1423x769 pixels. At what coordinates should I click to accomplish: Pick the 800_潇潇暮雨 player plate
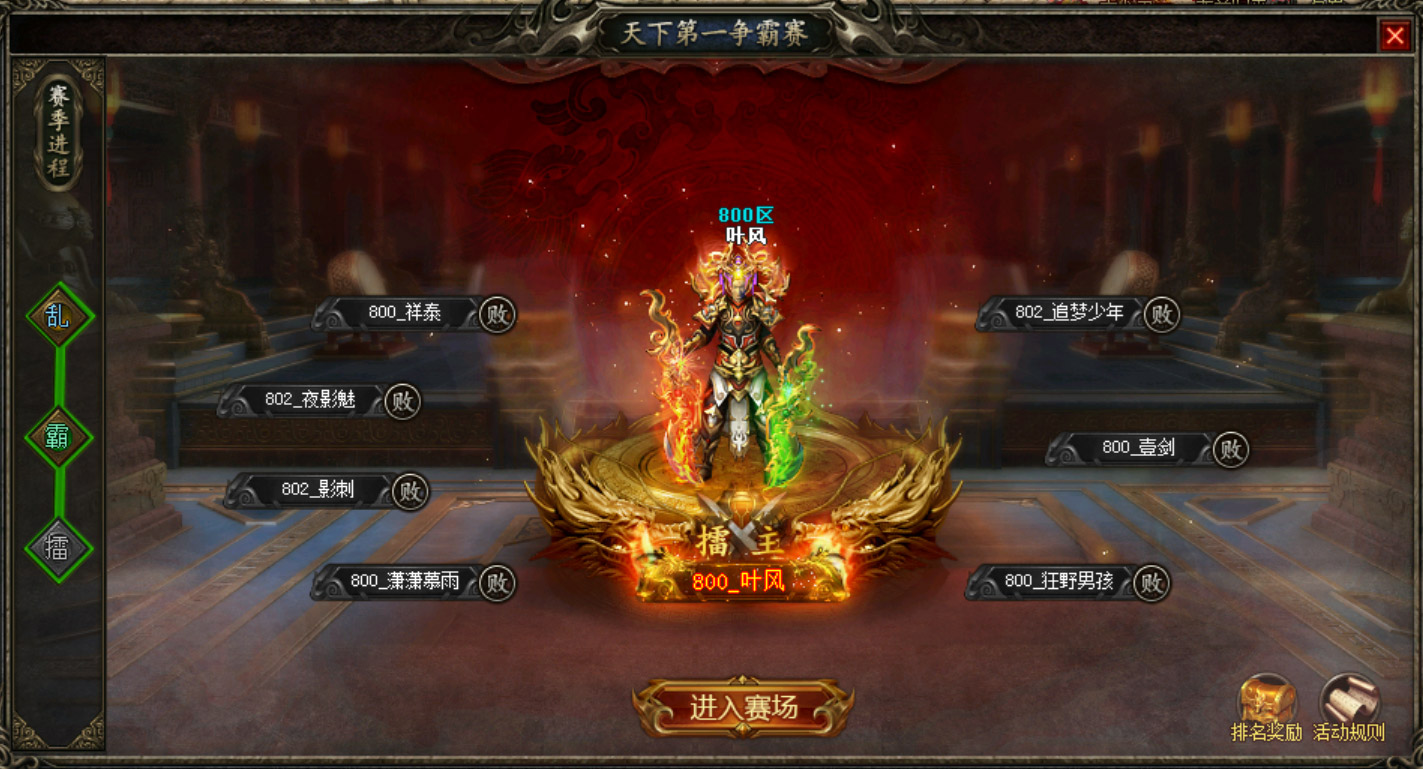404,582
